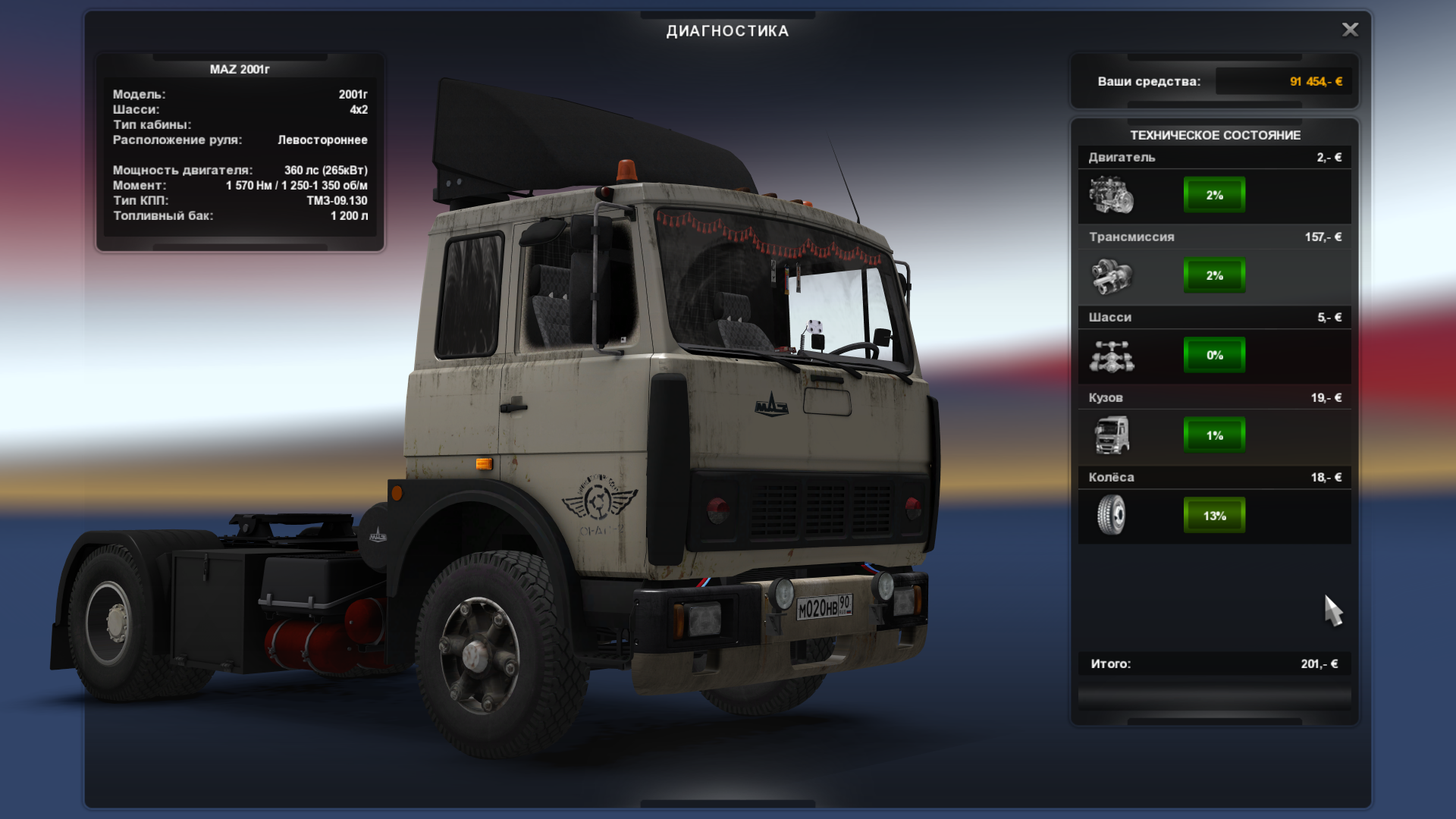Select the truck cab icon under Кузов
This screenshot has height=819, width=1456.
(x=1111, y=435)
